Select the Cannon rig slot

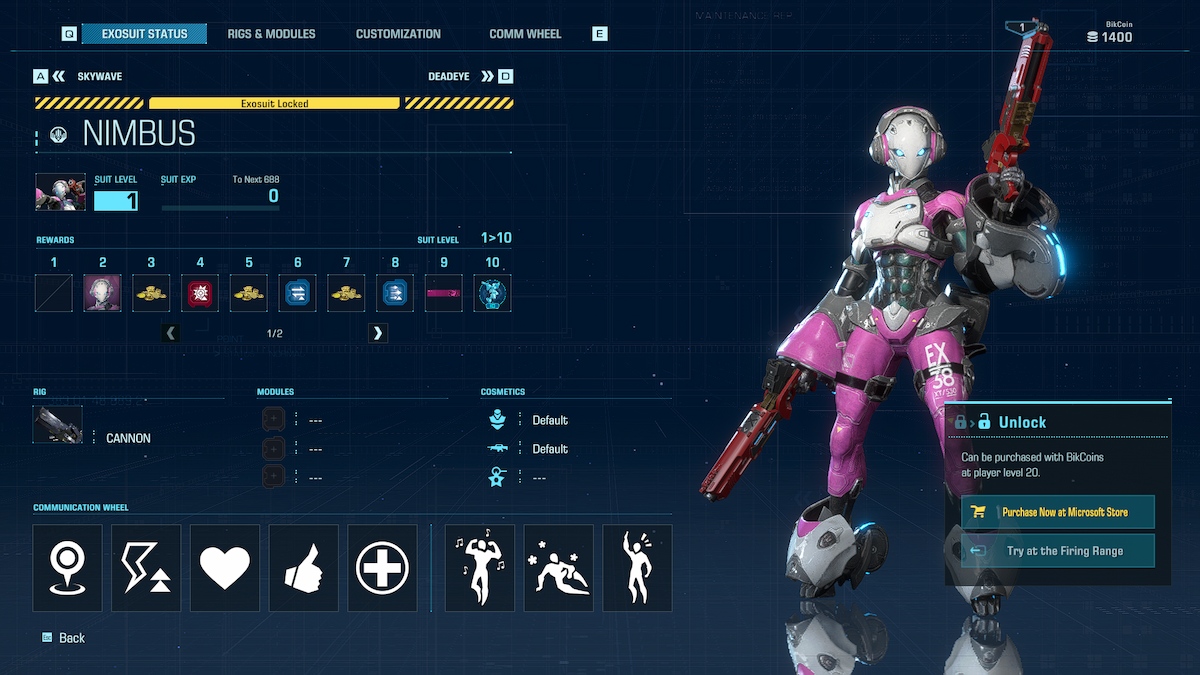tap(58, 425)
